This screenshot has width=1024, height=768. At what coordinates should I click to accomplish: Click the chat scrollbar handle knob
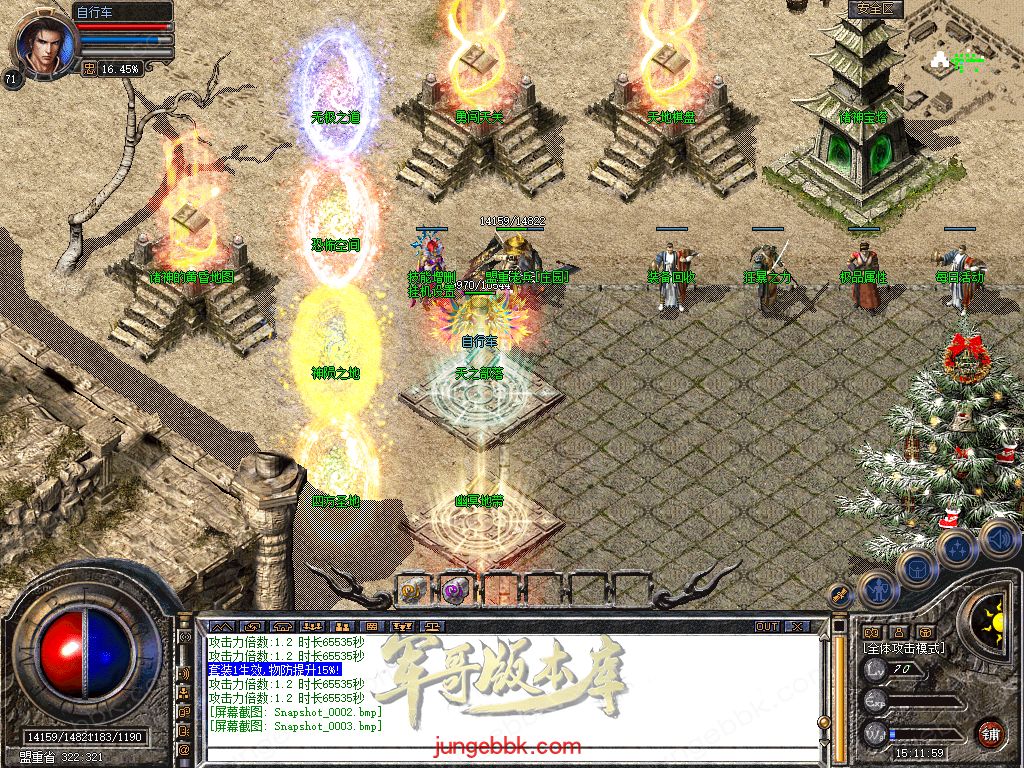(x=824, y=721)
